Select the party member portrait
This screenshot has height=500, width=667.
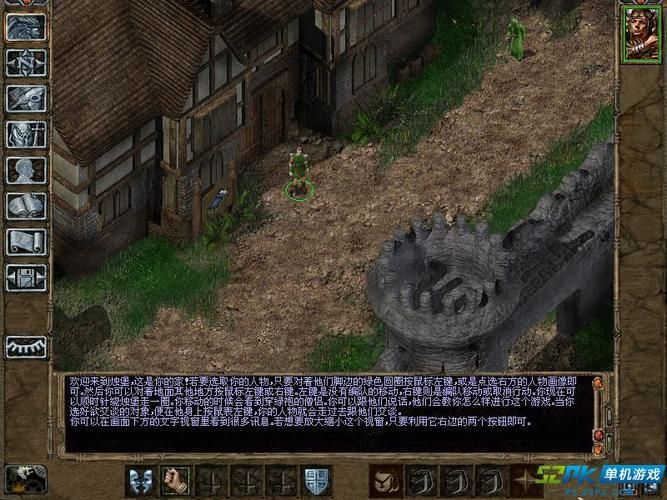[640, 34]
